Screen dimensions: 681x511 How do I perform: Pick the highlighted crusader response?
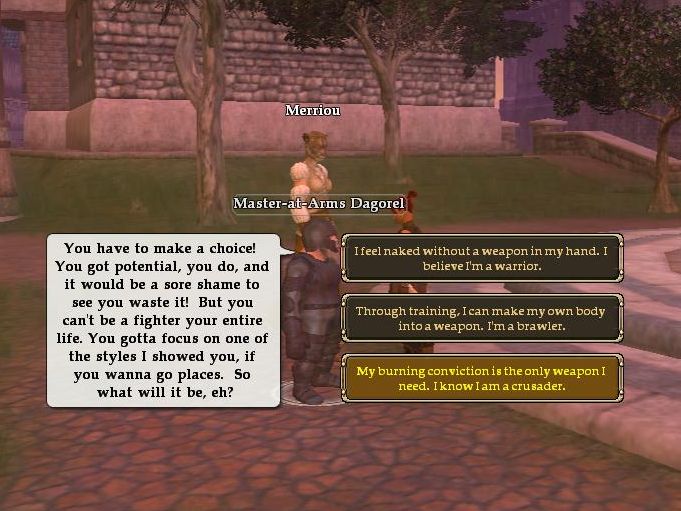point(482,378)
